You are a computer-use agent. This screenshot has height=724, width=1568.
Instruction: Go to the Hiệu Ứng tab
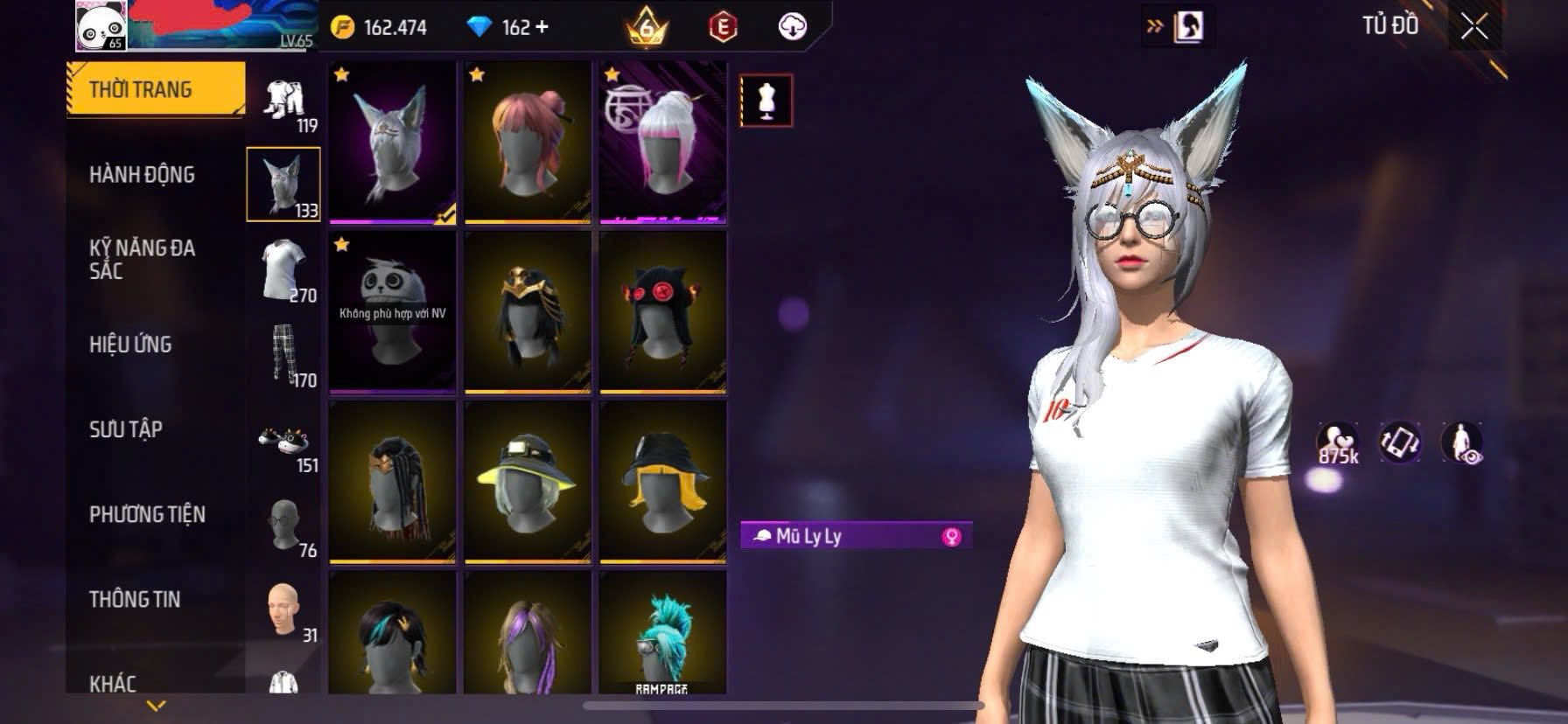(130, 345)
